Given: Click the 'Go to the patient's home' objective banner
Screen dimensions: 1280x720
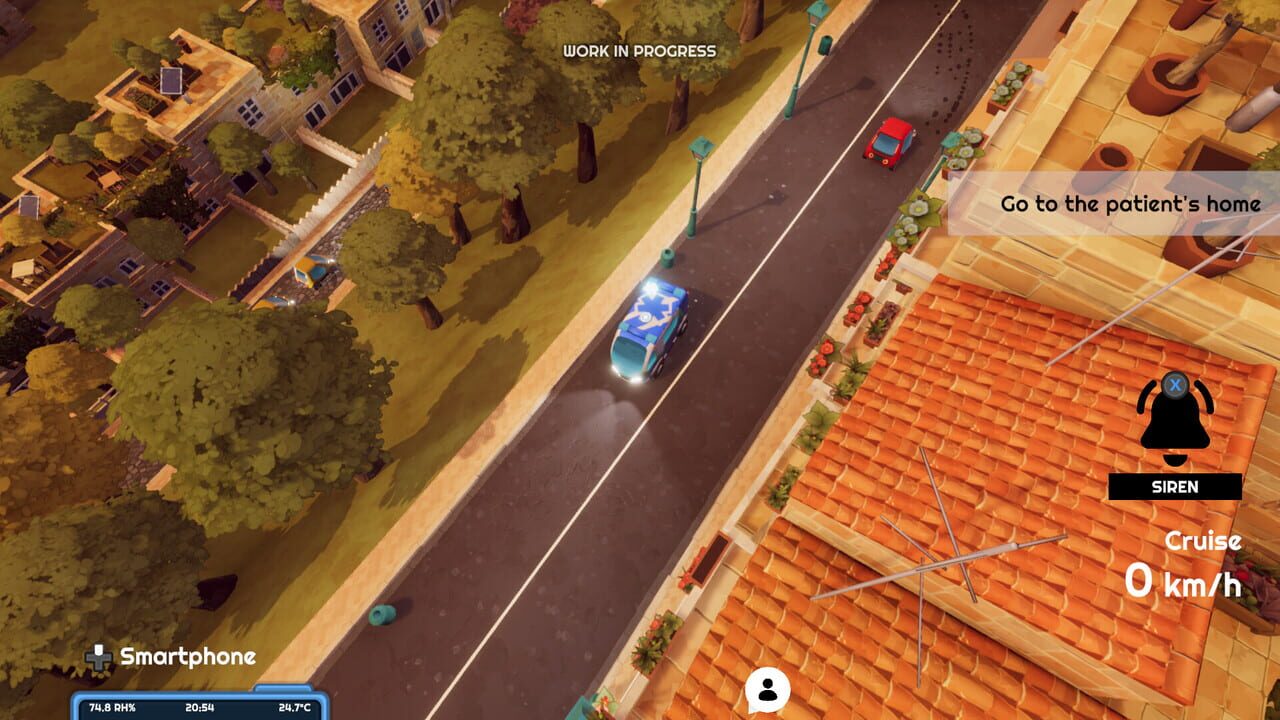Looking at the screenshot, I should [1128, 203].
